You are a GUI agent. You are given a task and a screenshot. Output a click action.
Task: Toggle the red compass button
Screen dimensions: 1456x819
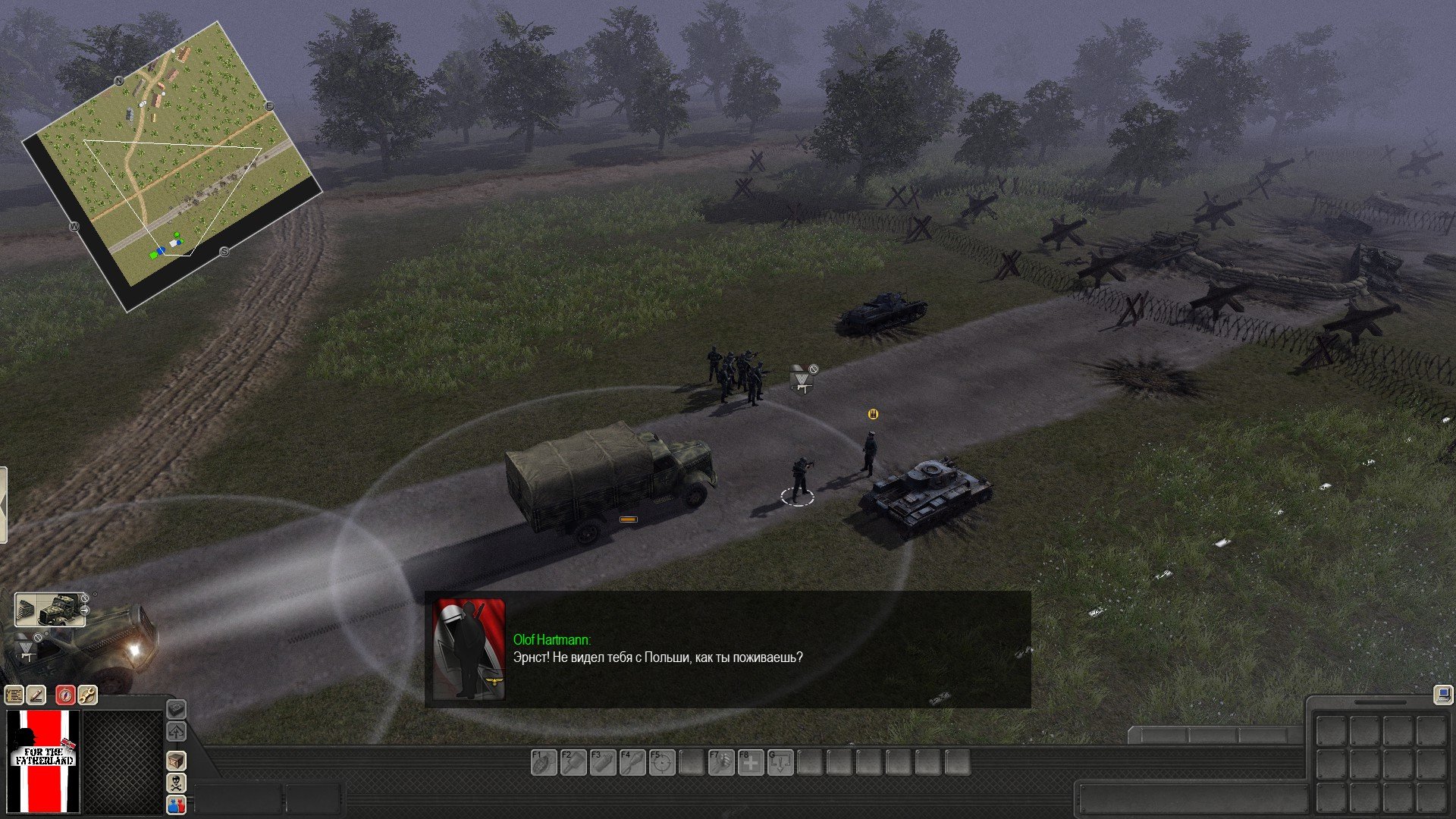66,695
